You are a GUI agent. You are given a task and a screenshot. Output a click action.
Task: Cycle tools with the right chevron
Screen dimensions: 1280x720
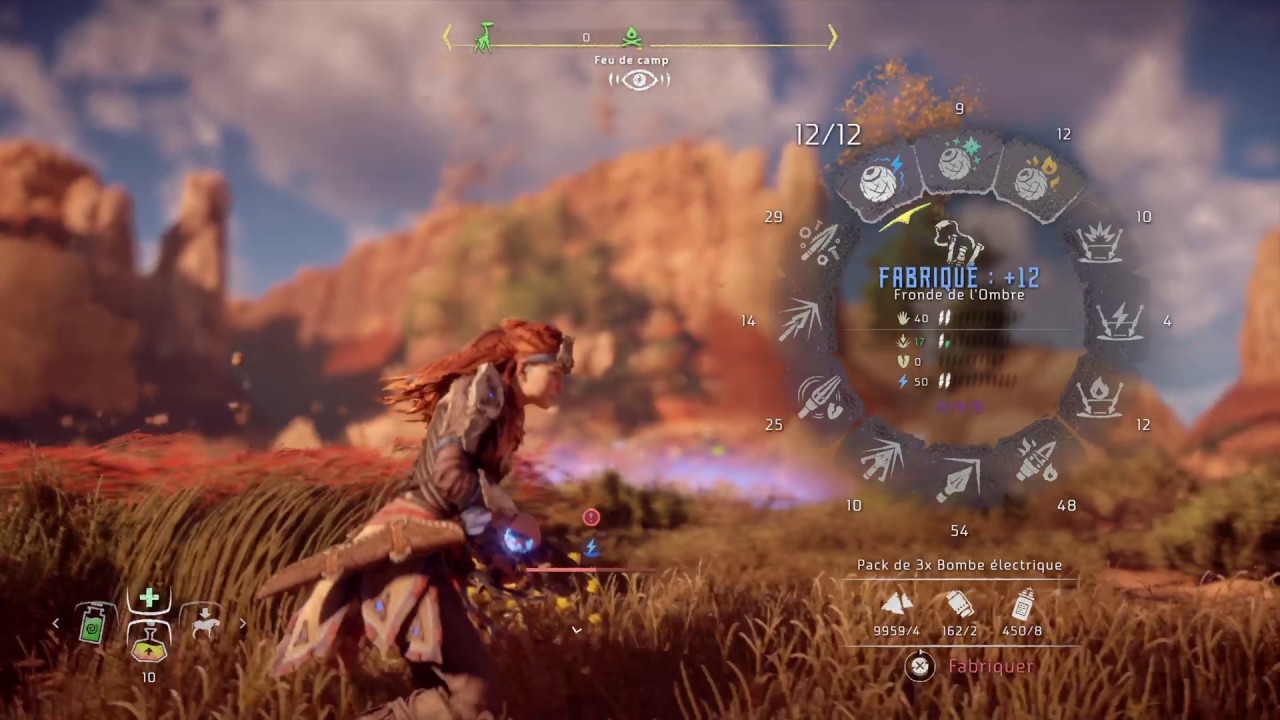(x=242, y=624)
